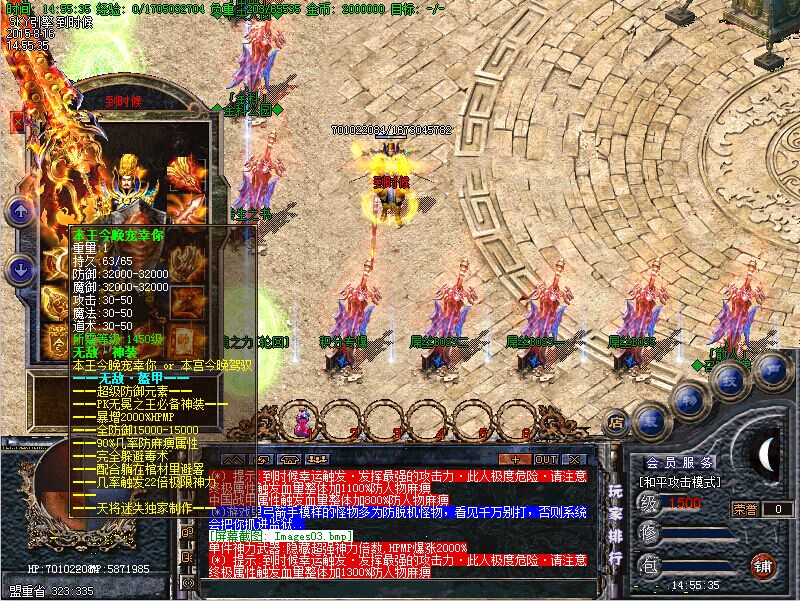Open the 店 shop round button
Viewport: 800px width, 601px height.
pyautogui.click(x=616, y=422)
